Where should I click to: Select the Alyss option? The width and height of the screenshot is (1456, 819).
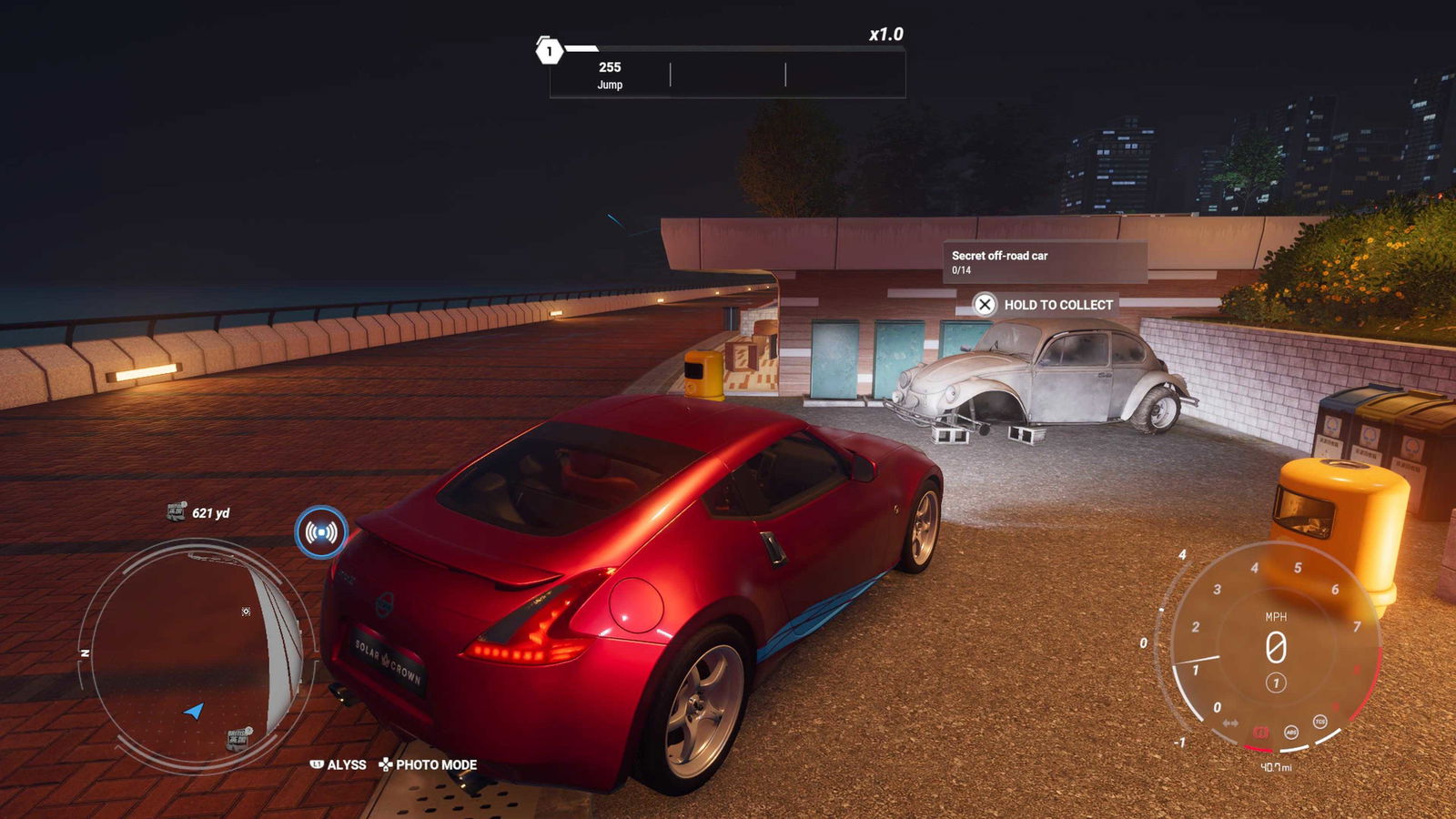coord(339,764)
